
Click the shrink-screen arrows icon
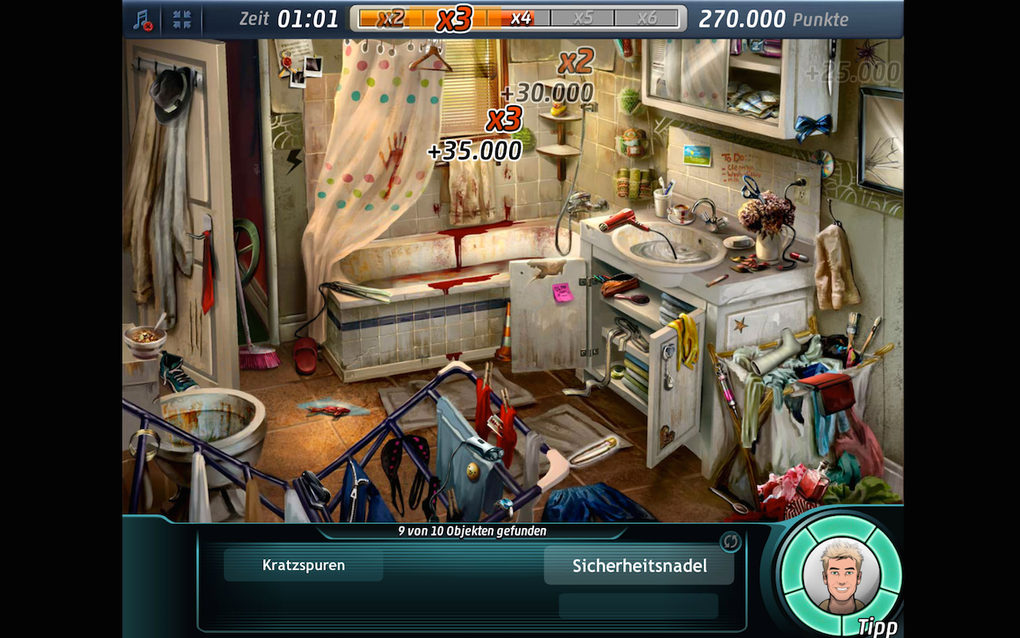pos(181,19)
